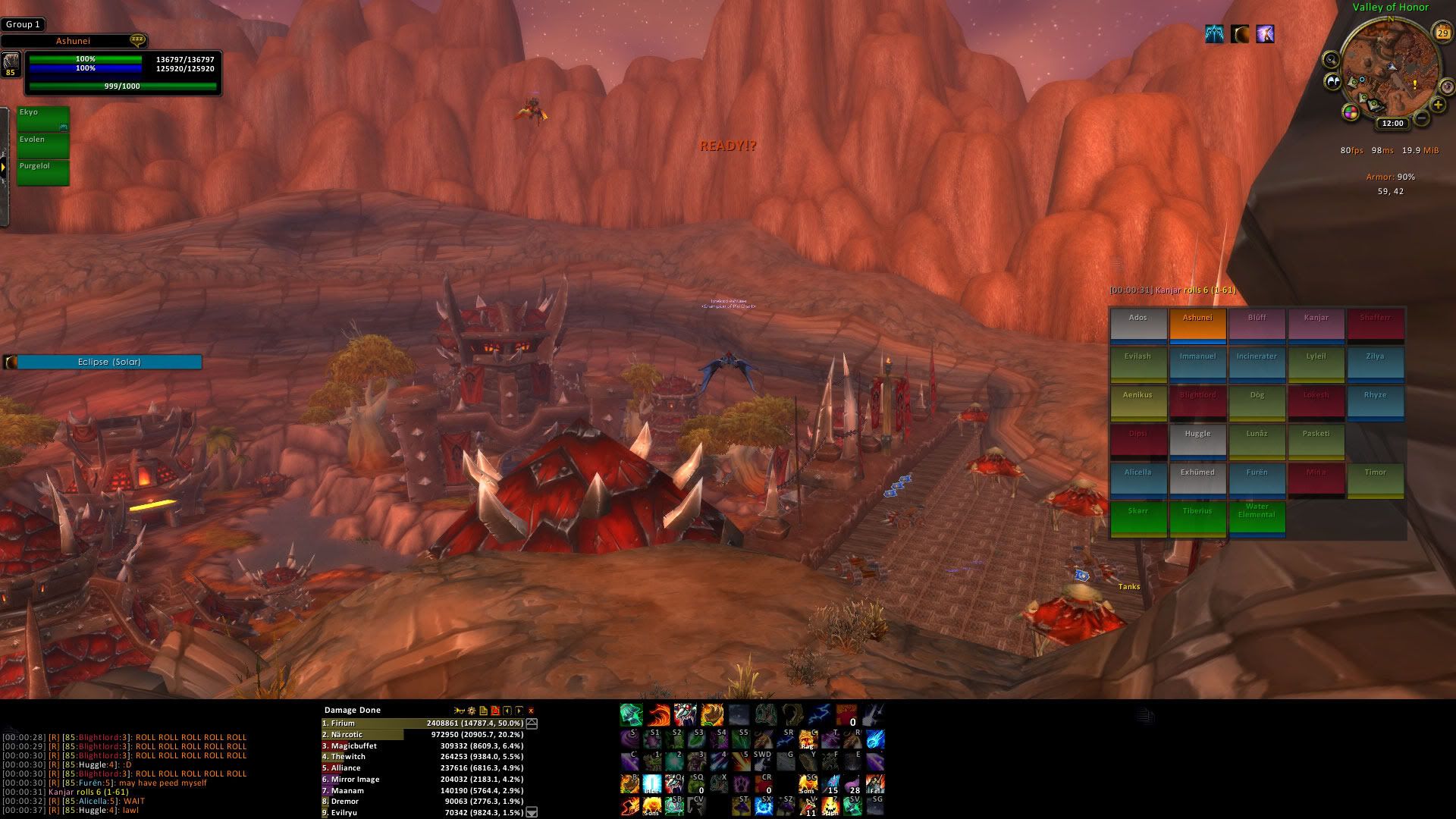This screenshot has height=819, width=1456.
Task: Select party member Purgelol's frame
Action: 43,172
